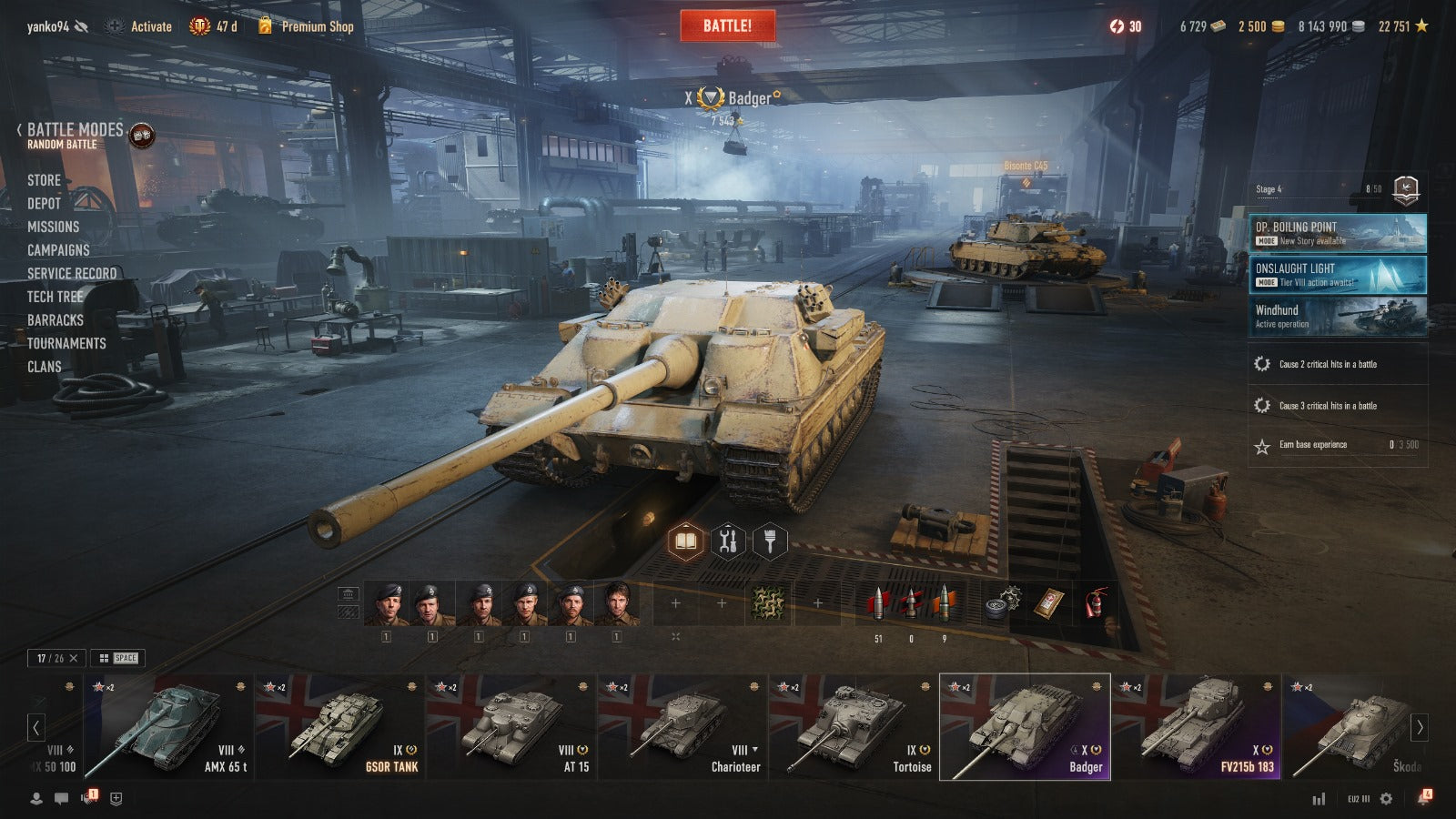Viewport: 1456px width, 819px height.
Task: Pick the AMX 65 t tank
Action: point(168,727)
